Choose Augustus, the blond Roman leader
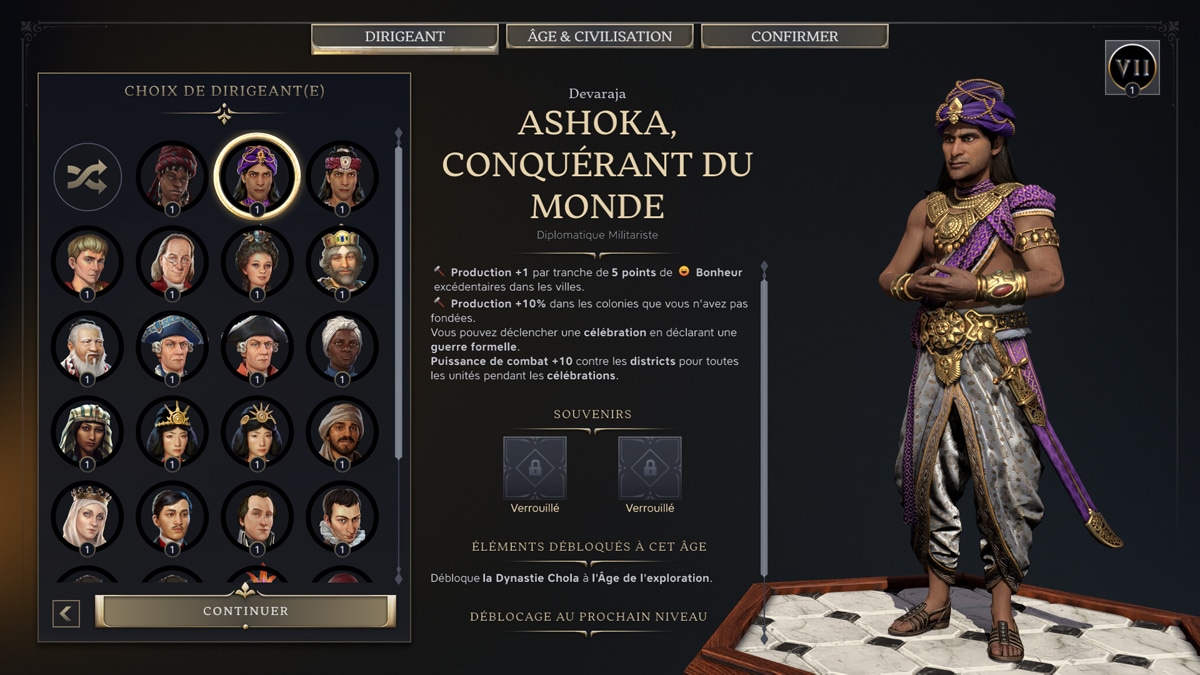 pos(87,261)
